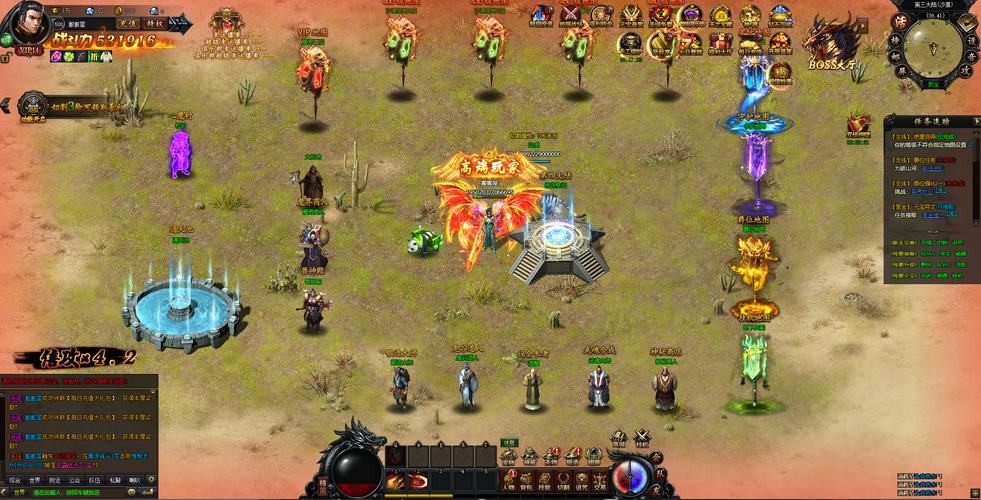Switch chat to the 公会 tab
Viewport: 981px width, 500px height.
click(75, 480)
